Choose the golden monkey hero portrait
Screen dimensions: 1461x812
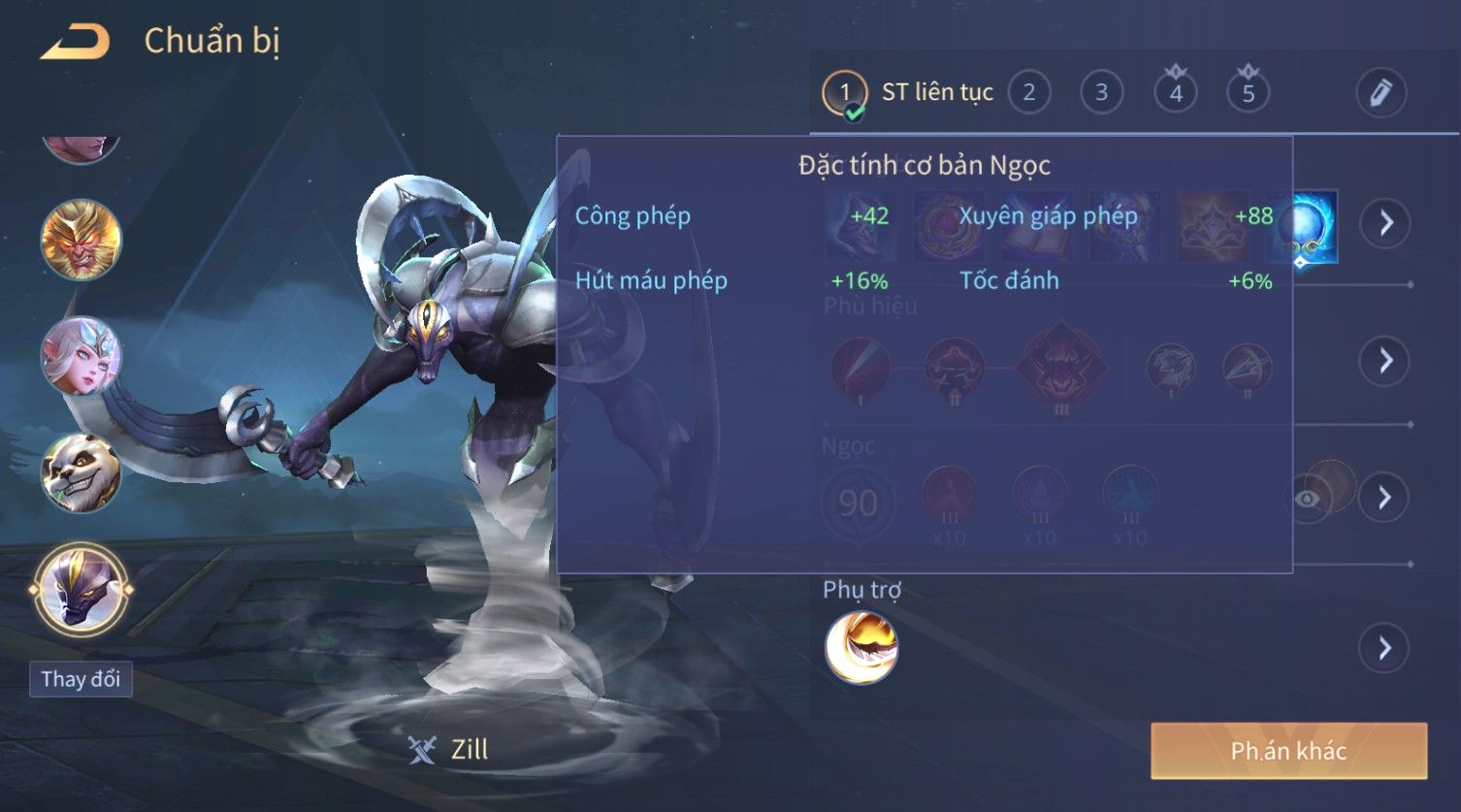click(x=81, y=239)
